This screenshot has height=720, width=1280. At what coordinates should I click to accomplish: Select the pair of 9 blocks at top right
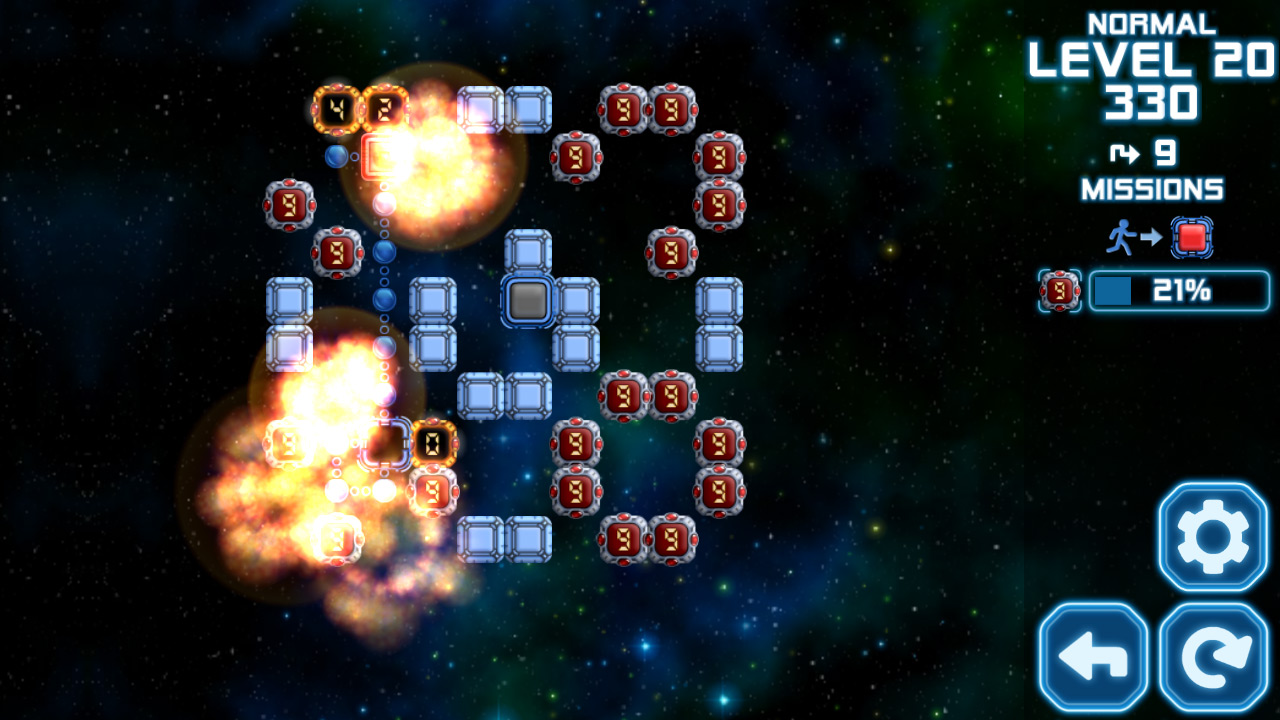[x=648, y=110]
